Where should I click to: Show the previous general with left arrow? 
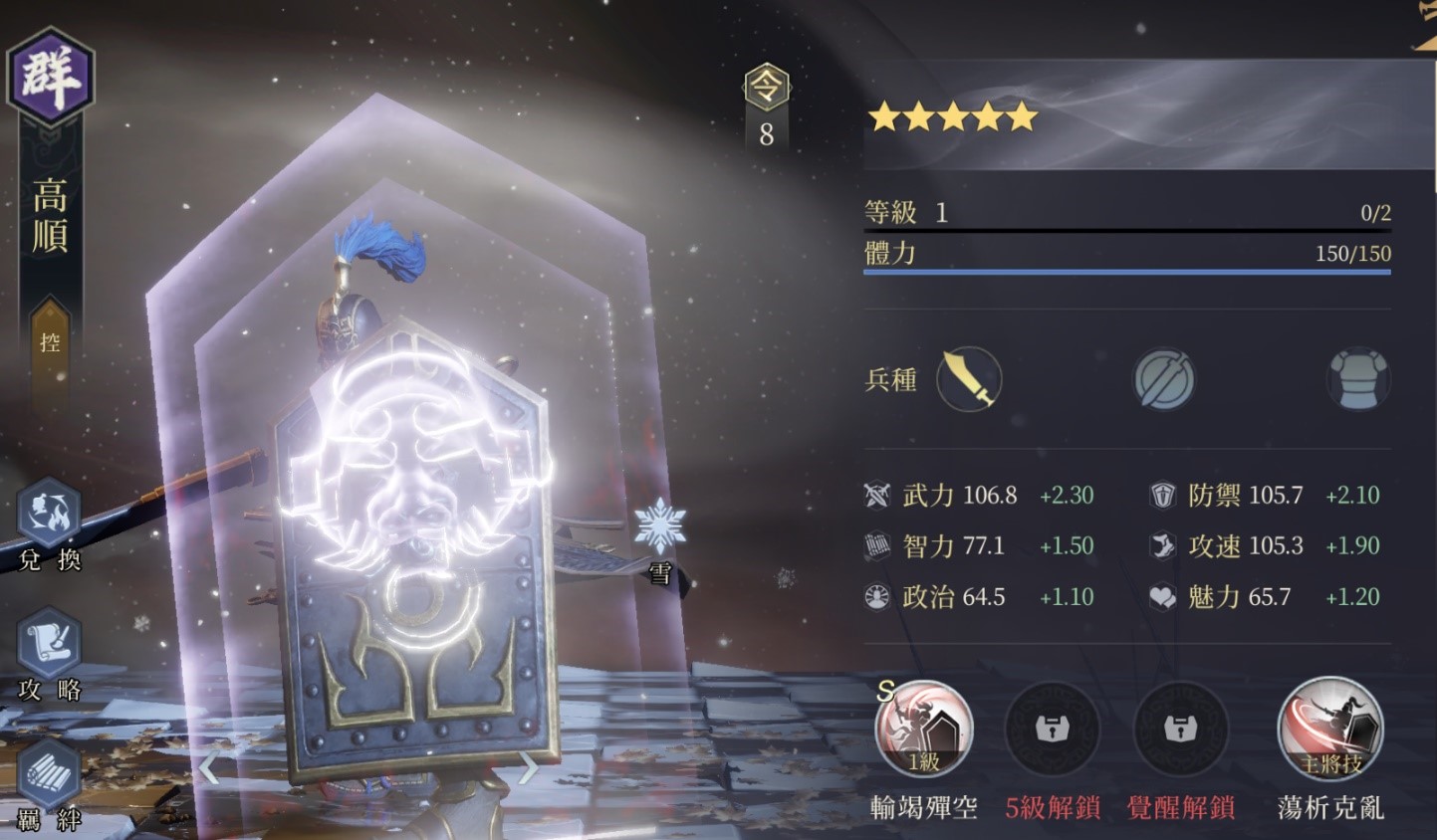coord(208,768)
